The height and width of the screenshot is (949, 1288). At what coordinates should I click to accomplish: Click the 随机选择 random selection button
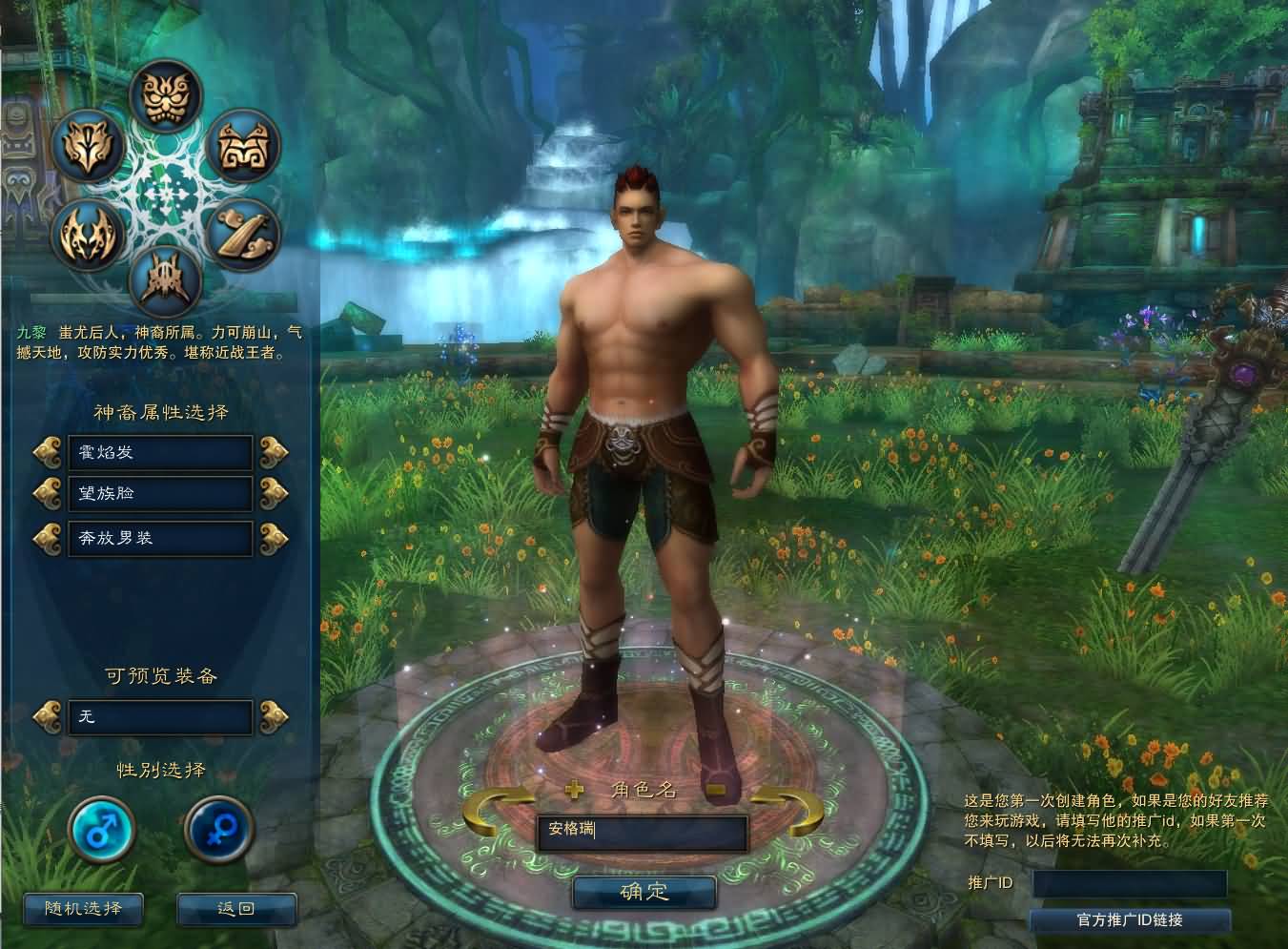[x=83, y=908]
